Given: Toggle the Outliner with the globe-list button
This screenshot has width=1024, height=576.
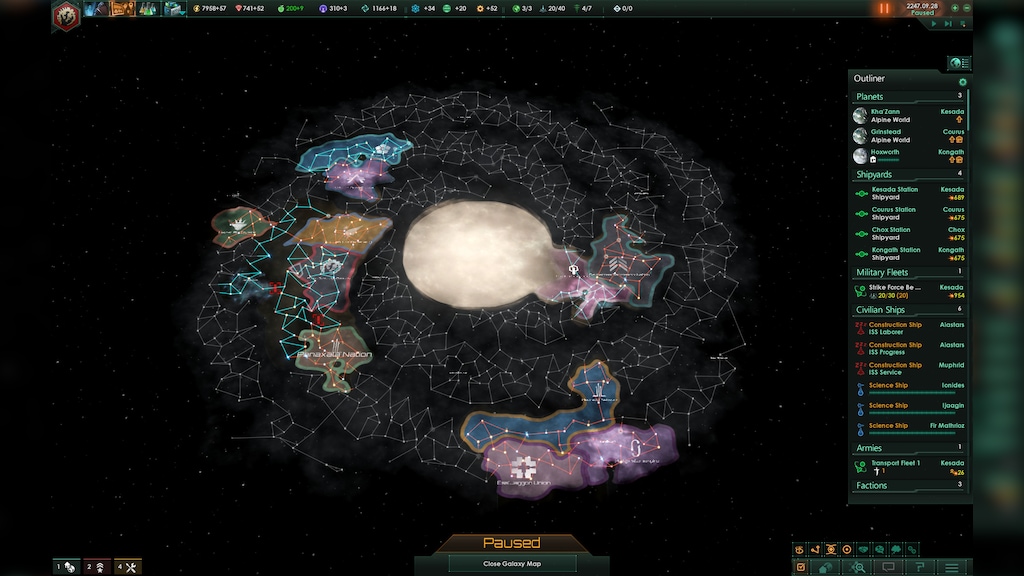Looking at the screenshot, I should point(959,63).
